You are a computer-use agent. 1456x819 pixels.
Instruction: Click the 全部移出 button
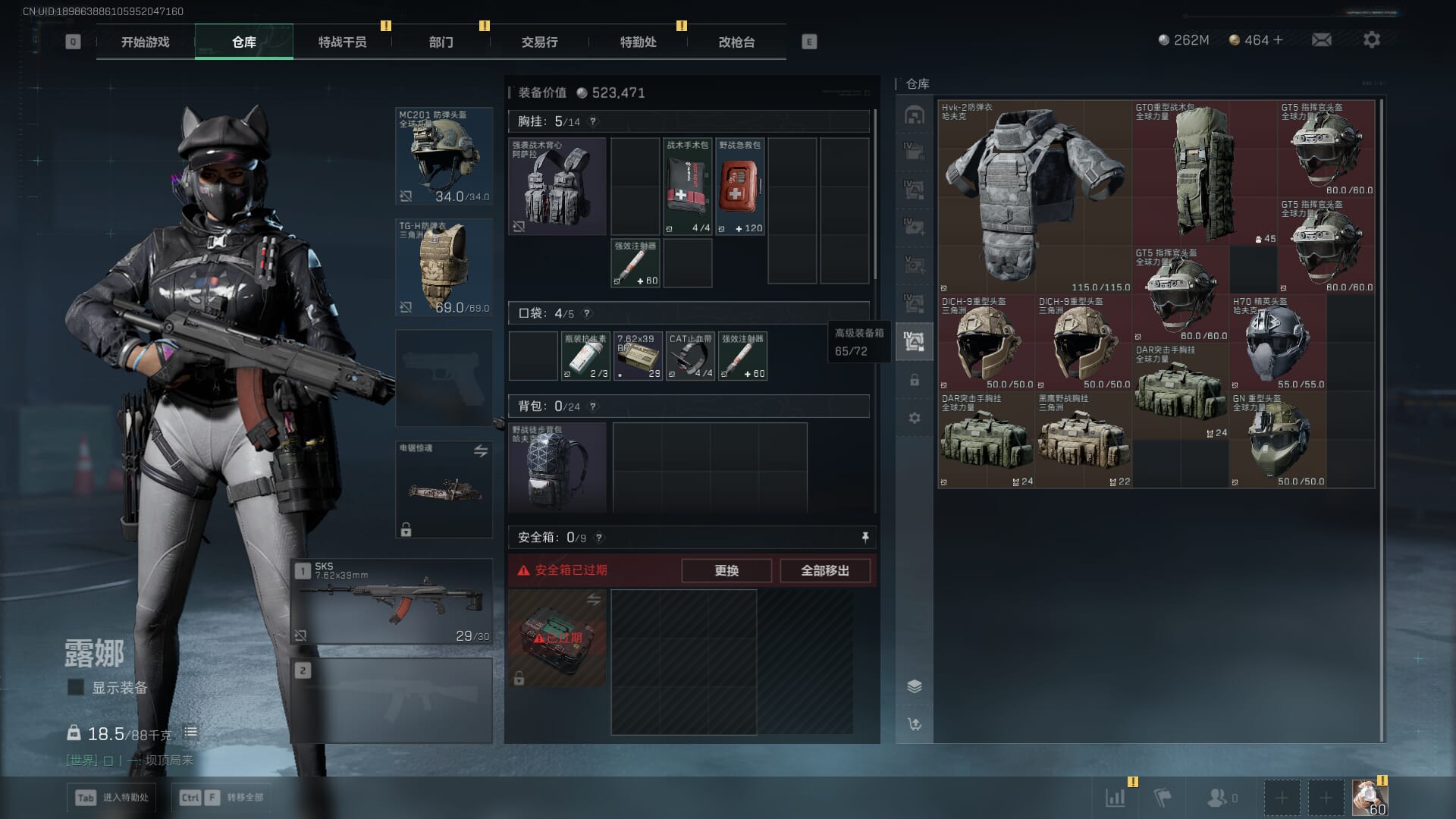824,570
